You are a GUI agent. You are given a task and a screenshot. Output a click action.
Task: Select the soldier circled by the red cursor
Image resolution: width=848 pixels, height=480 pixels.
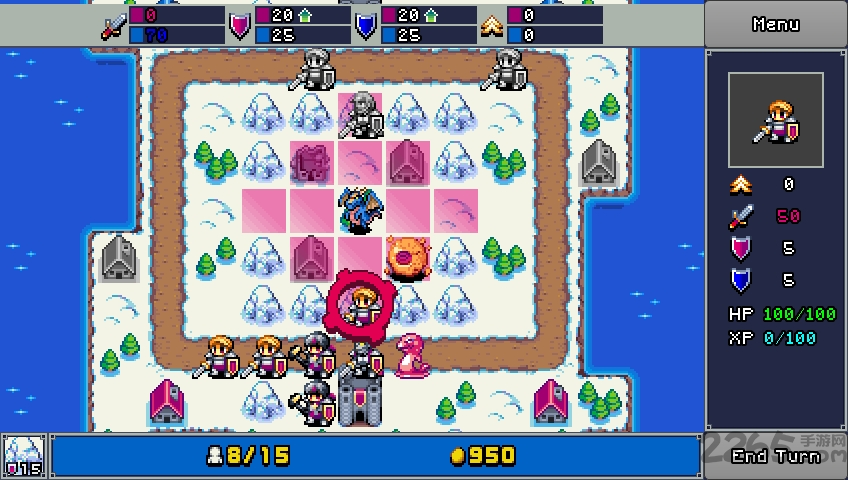(x=360, y=304)
